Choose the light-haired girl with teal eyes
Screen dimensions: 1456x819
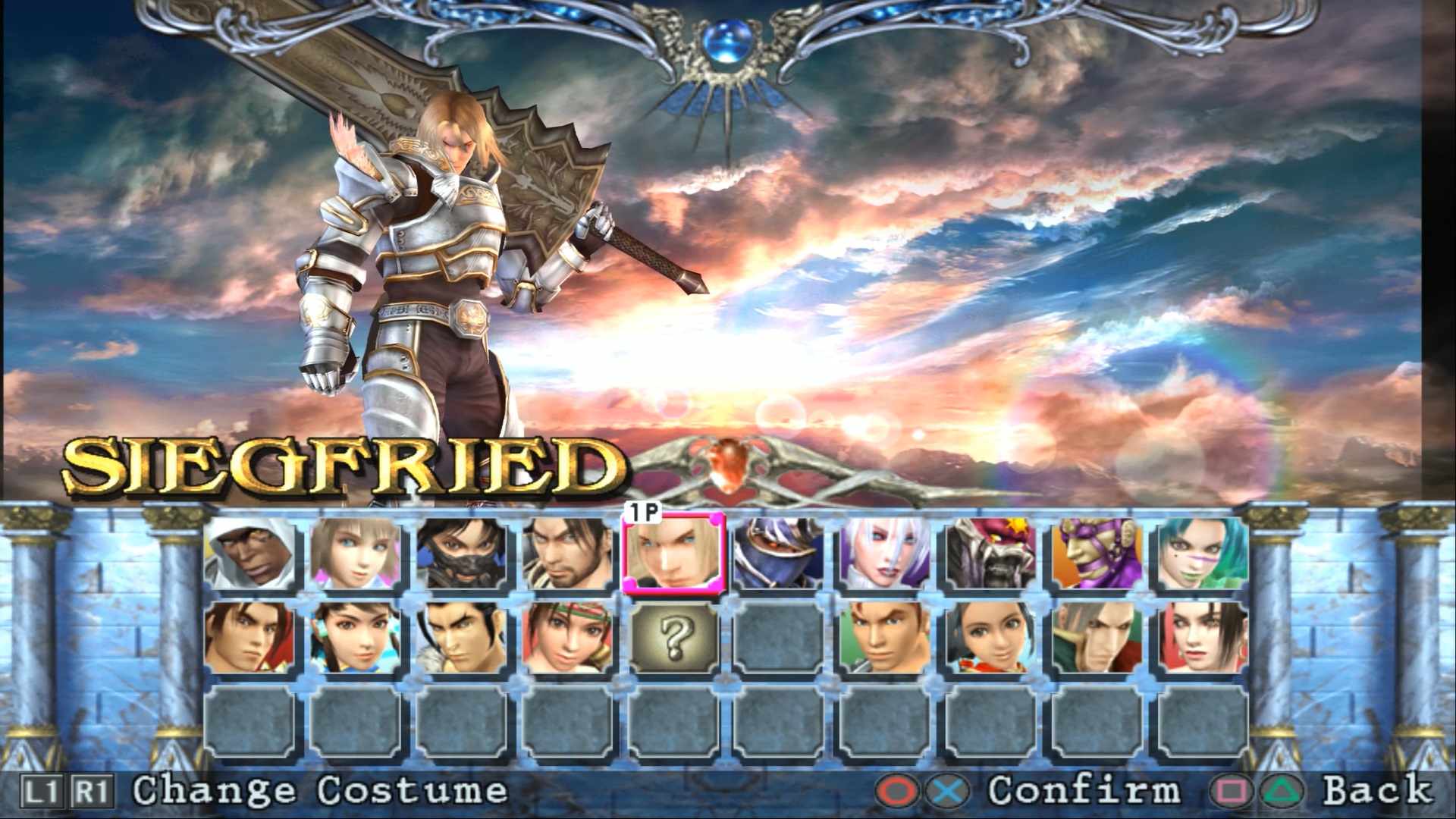tap(355, 554)
